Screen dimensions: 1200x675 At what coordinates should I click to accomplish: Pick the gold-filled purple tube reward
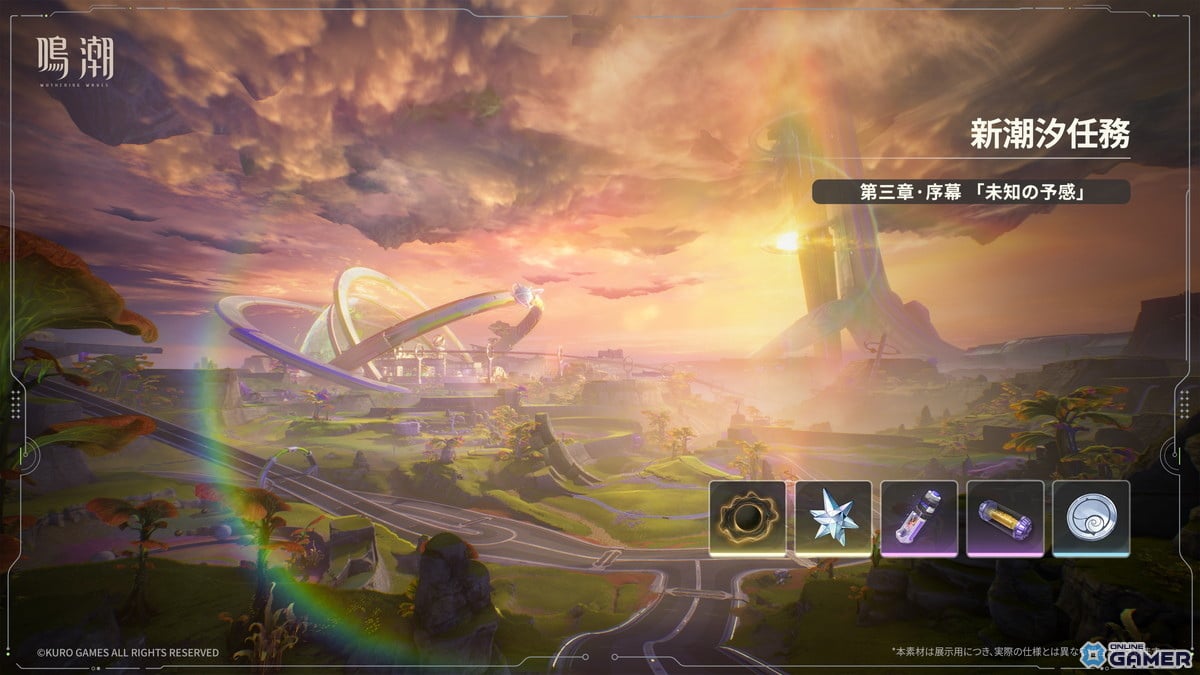1005,517
